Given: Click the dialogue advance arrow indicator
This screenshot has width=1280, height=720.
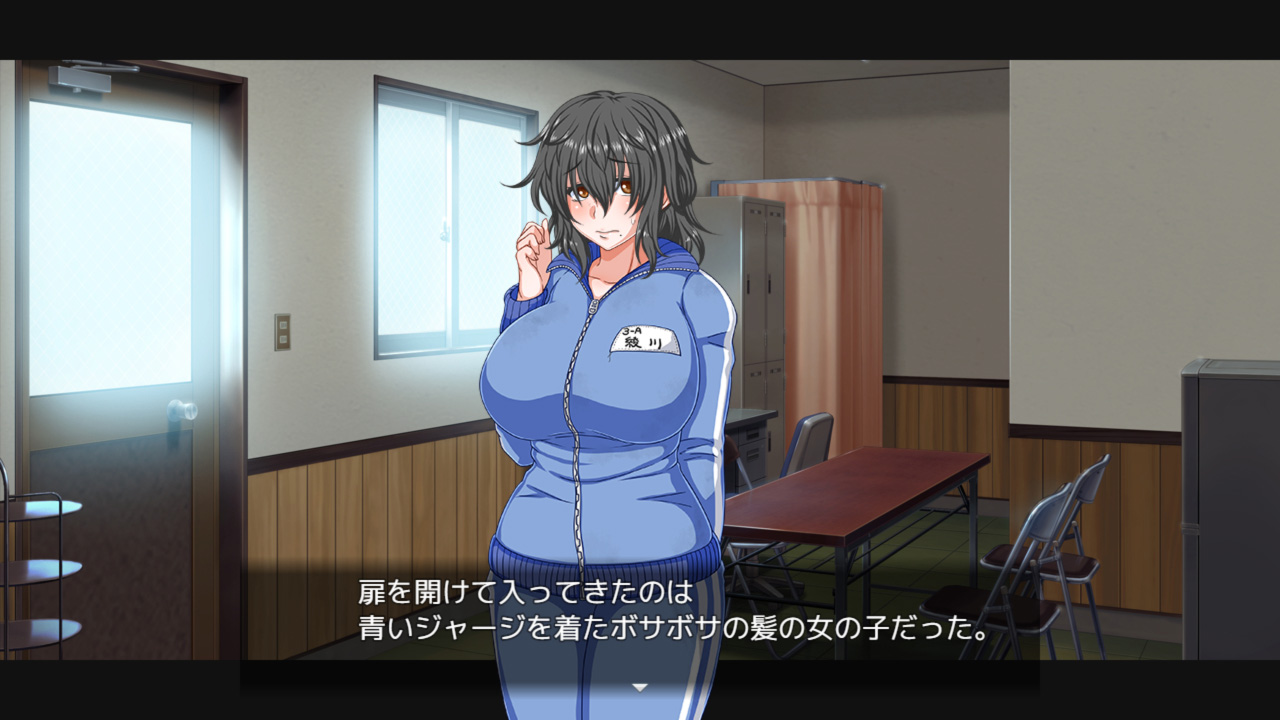Looking at the screenshot, I should (640, 687).
